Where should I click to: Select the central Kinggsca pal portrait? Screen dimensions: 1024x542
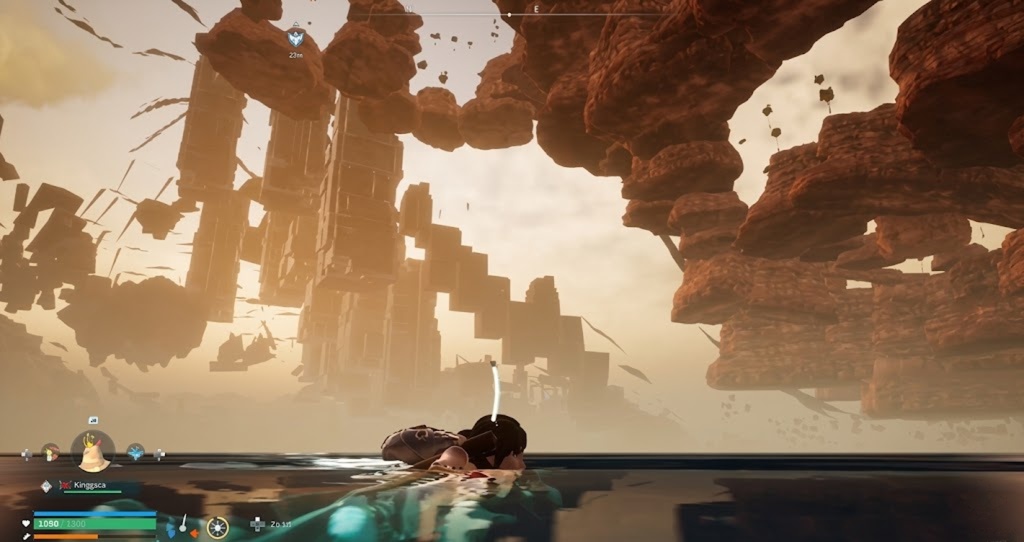93,452
